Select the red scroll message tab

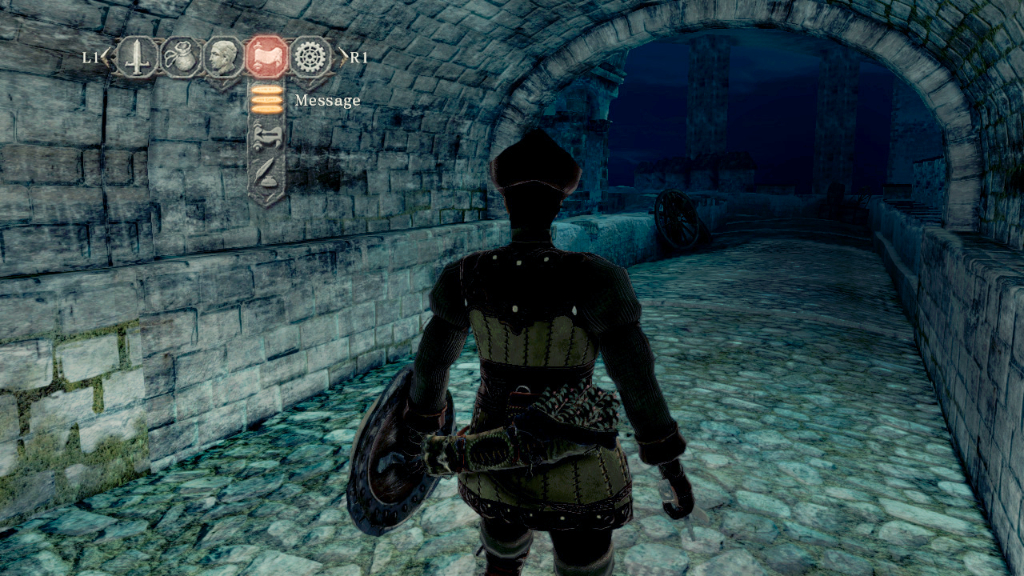tap(267, 57)
